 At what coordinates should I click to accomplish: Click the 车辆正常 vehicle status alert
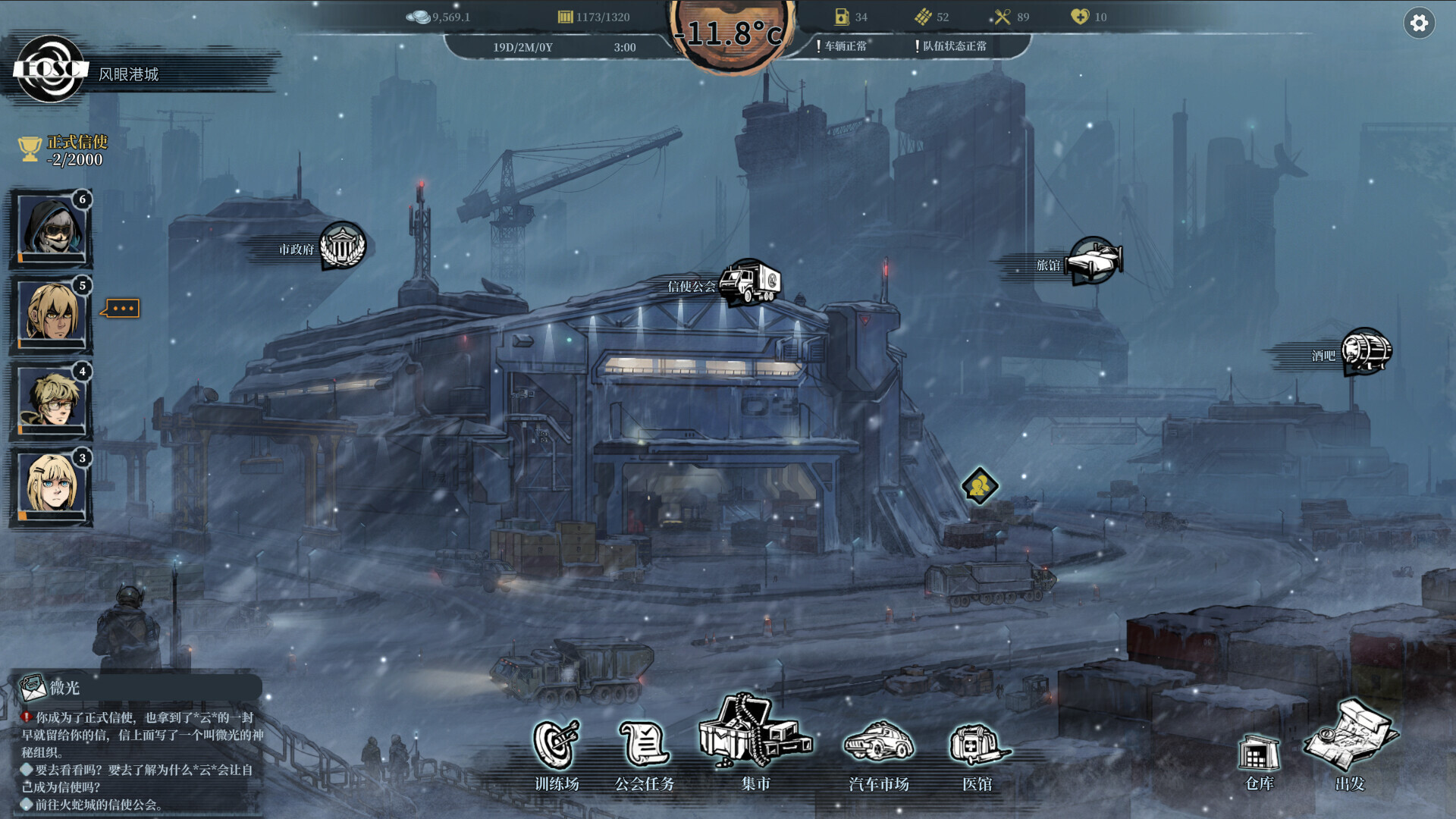point(844,45)
